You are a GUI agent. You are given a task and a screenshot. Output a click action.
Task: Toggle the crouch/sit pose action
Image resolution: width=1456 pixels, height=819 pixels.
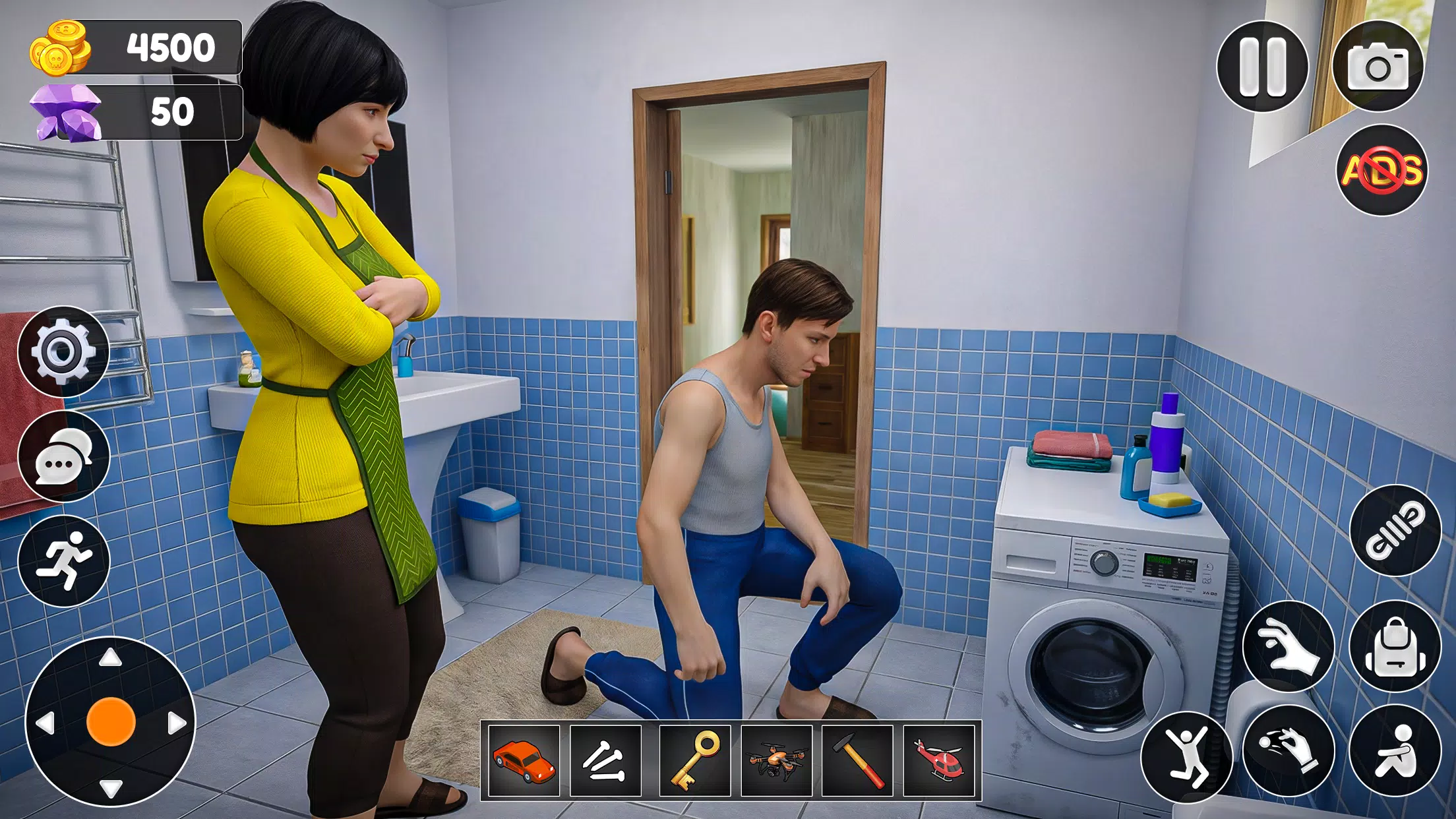[x=1398, y=748]
